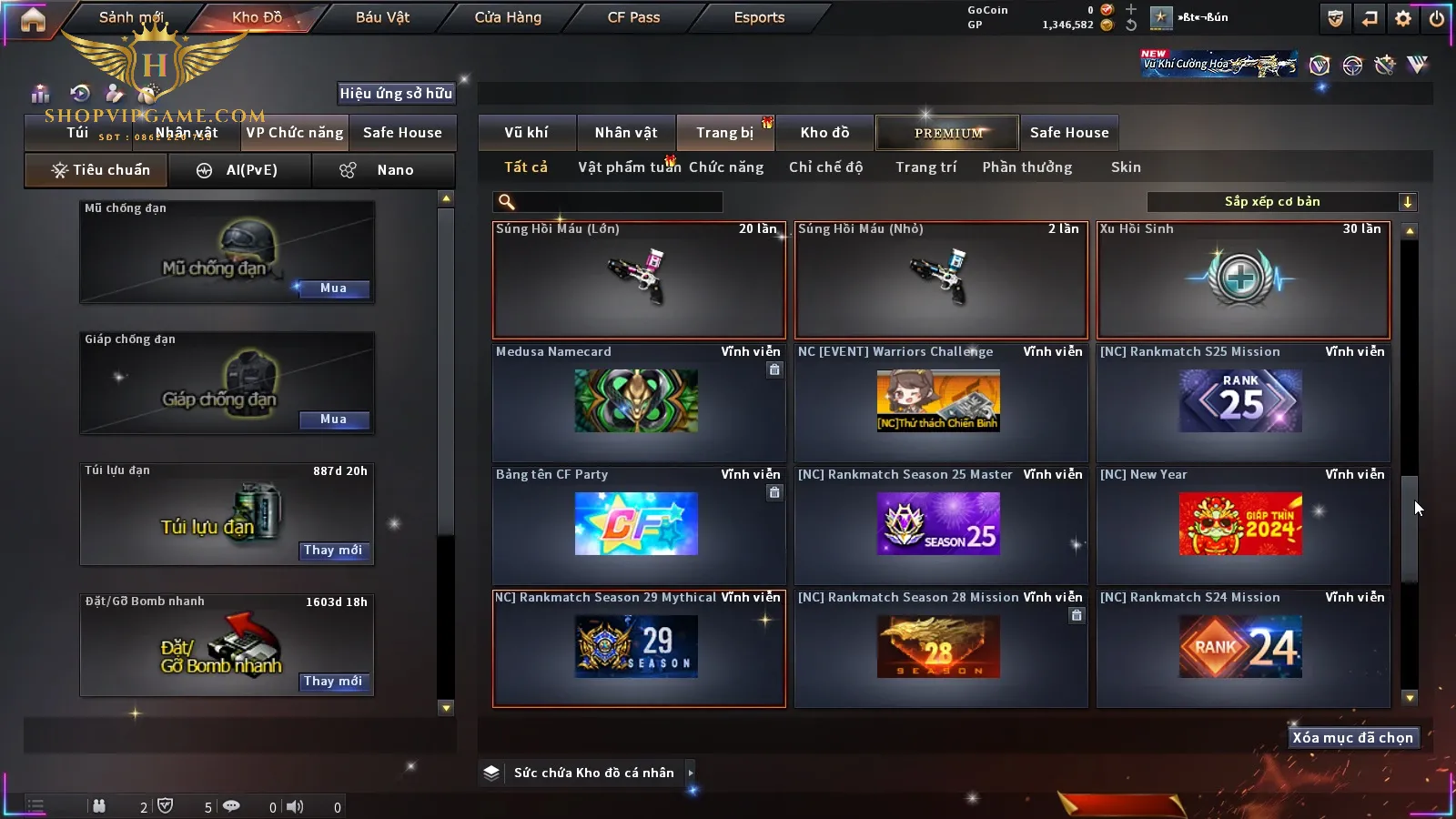Return to lobby via home icon
This screenshot has width=1456, height=819.
(33, 19)
